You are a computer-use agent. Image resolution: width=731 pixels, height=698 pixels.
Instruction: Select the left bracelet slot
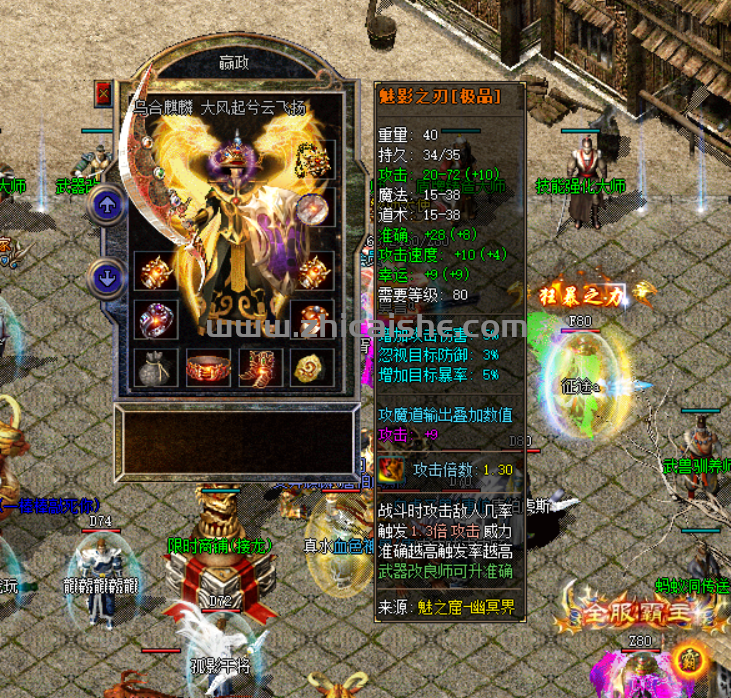155,270
